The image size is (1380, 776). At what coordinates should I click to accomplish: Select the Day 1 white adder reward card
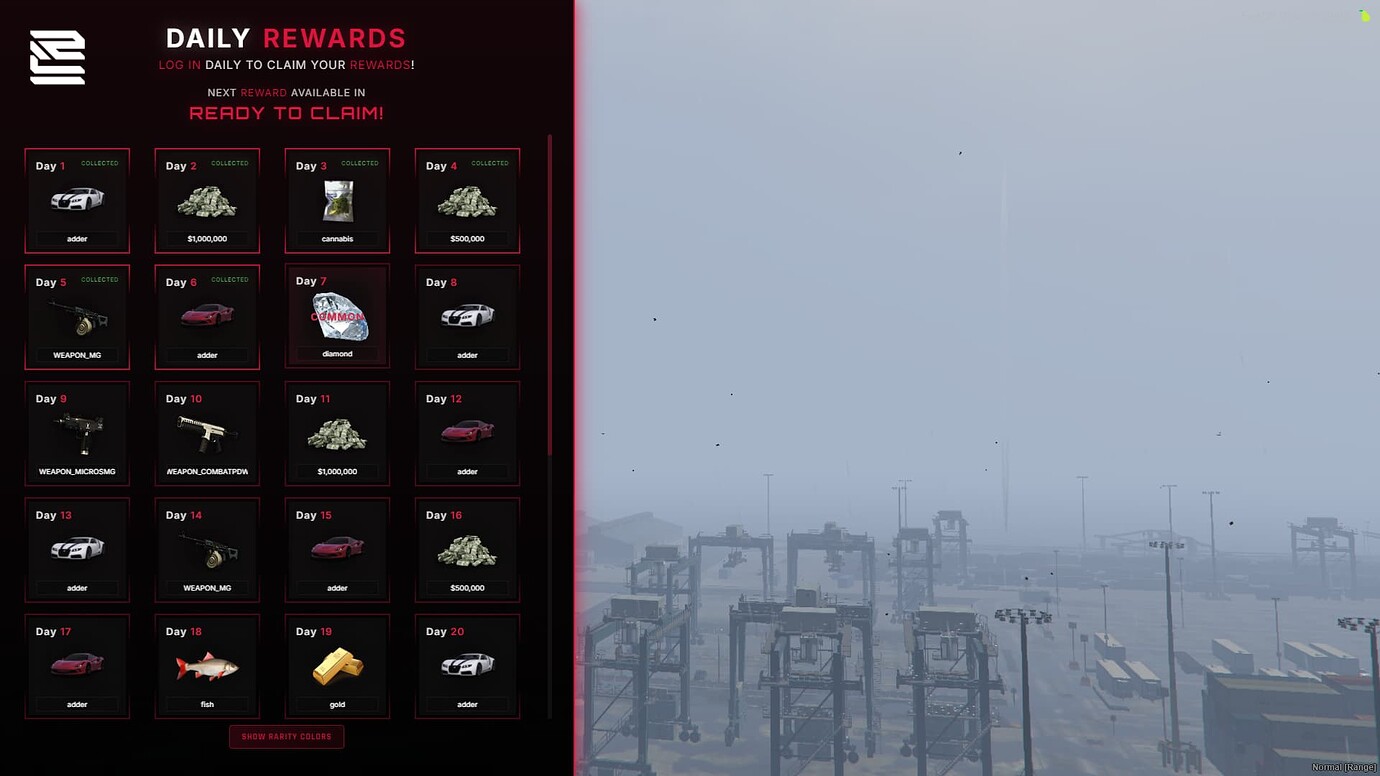[x=77, y=199]
